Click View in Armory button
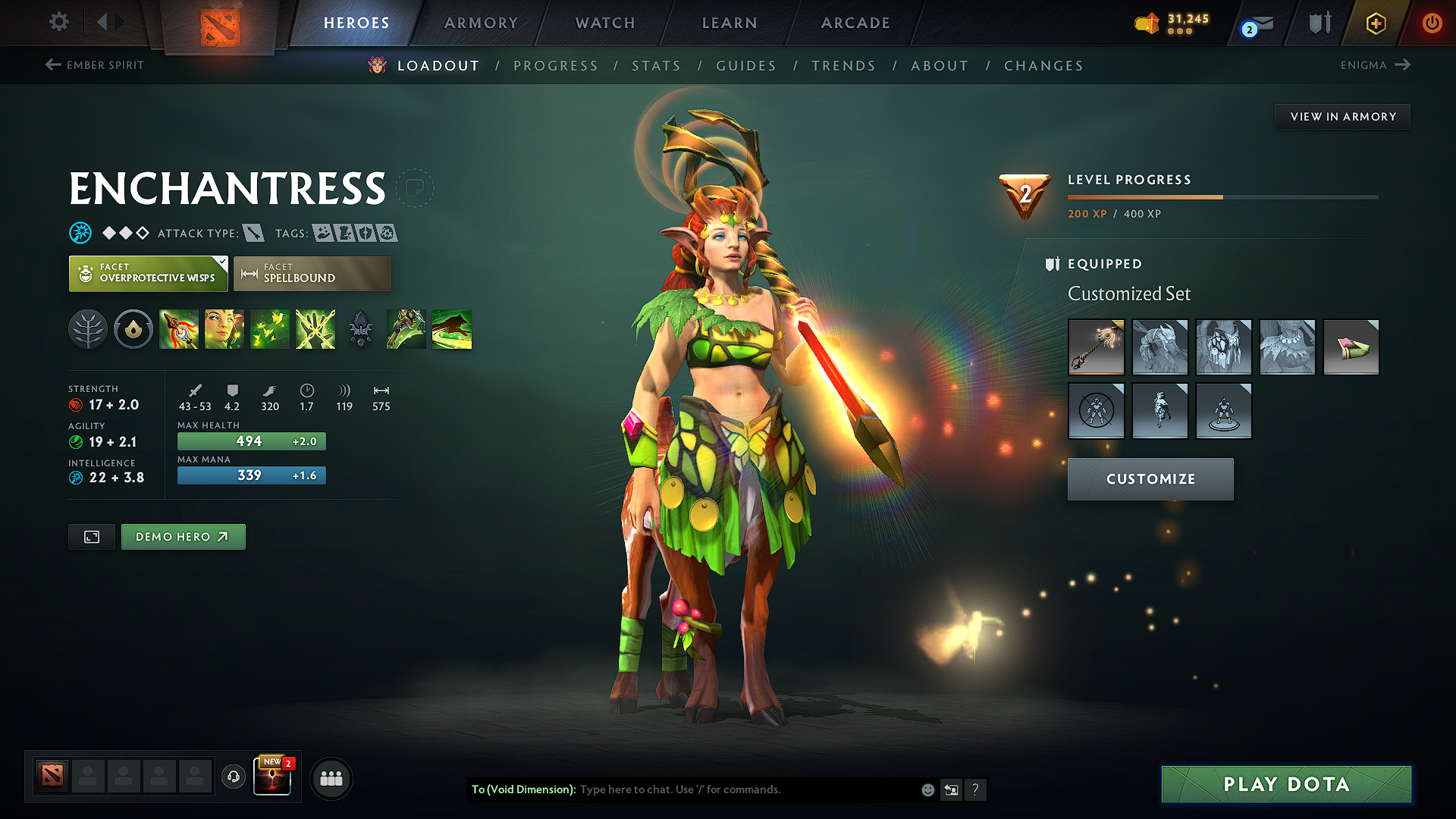The height and width of the screenshot is (819, 1456). (x=1343, y=117)
